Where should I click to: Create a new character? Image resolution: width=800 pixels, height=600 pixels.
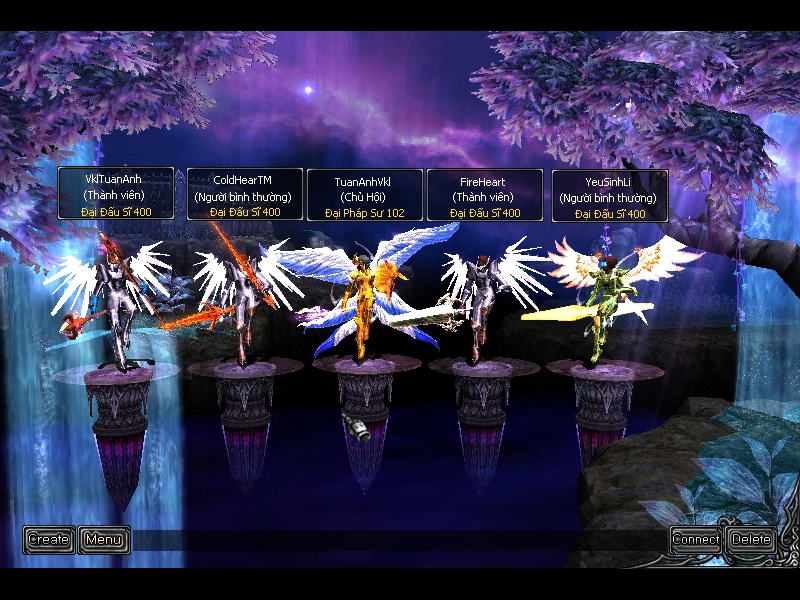[48, 540]
